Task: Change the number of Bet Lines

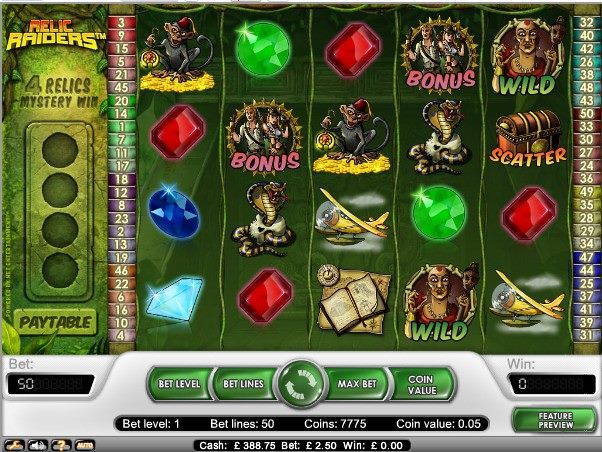Action: [241, 383]
